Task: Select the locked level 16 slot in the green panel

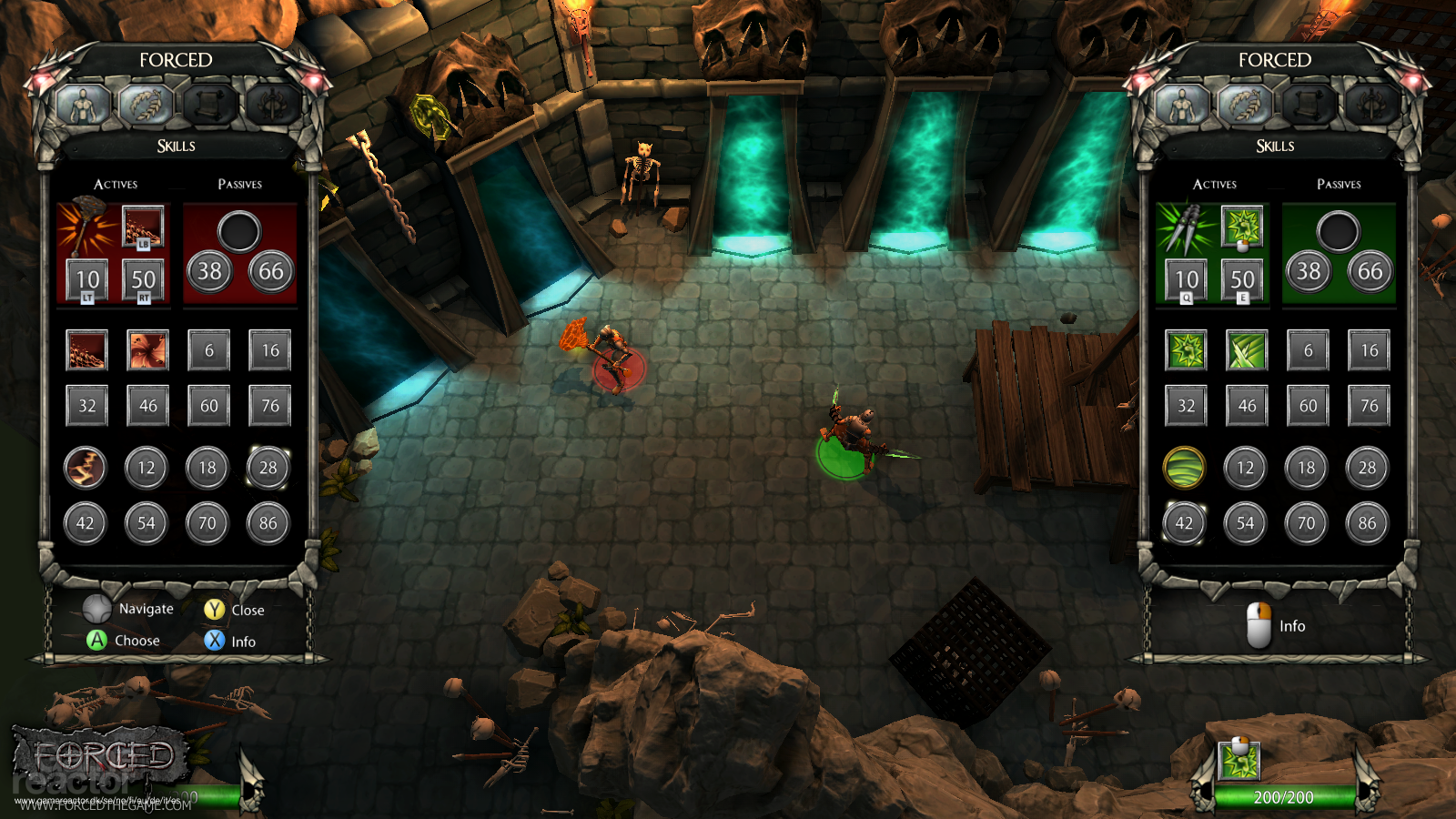Action: point(1370,350)
